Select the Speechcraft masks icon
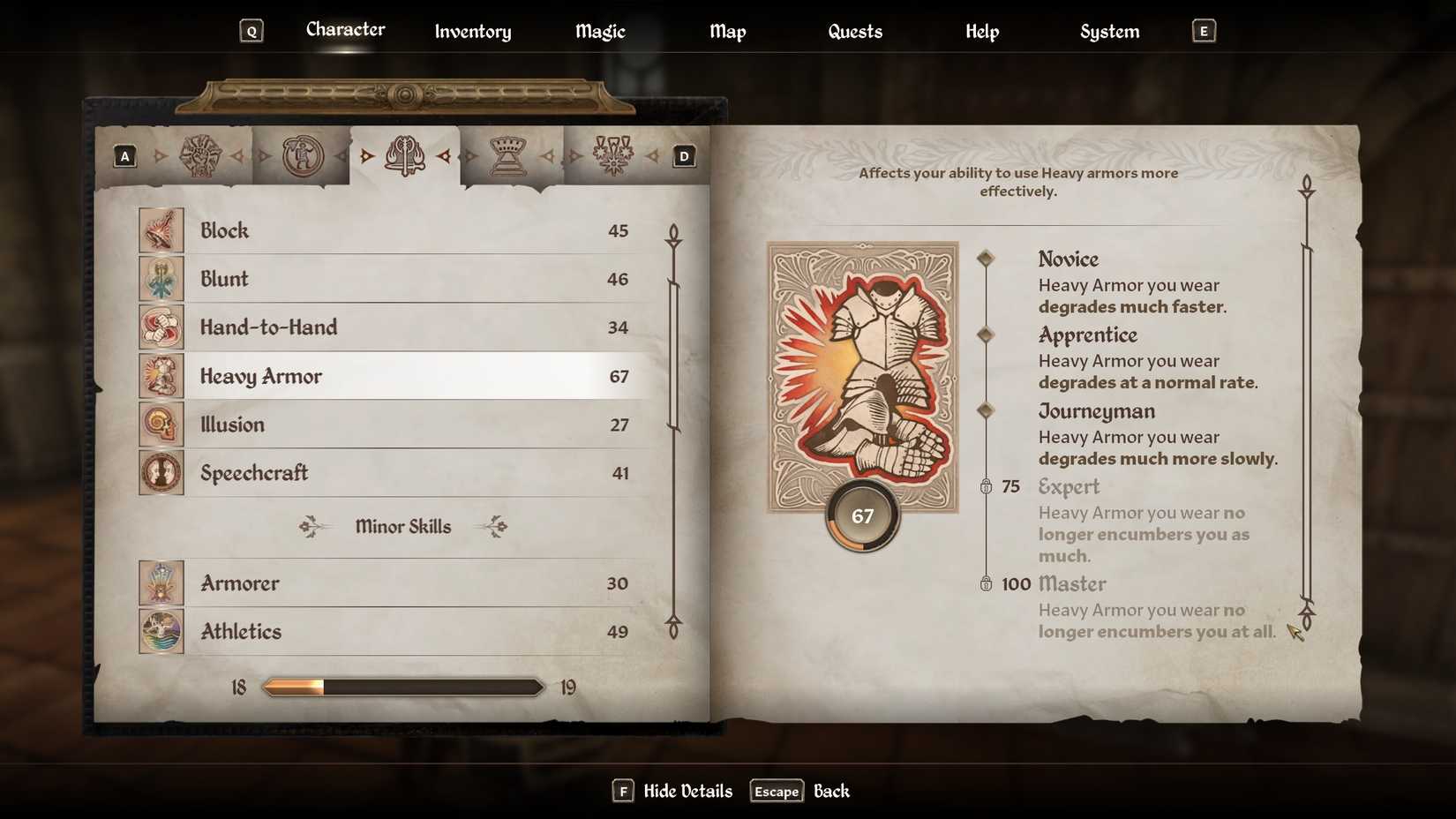1456x819 pixels. (161, 472)
